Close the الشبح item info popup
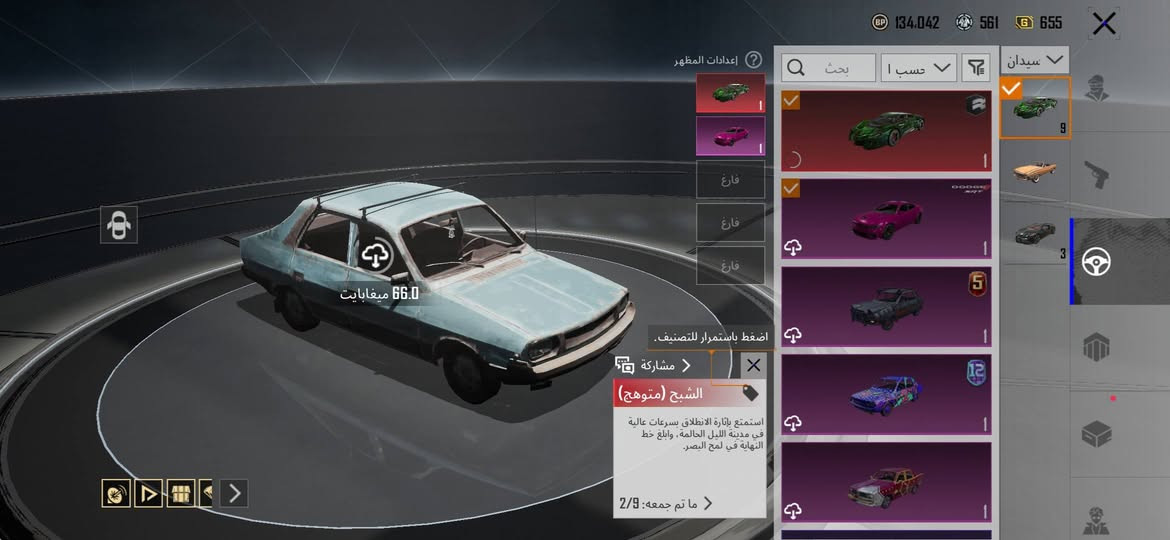The height and width of the screenshot is (540, 1170). point(753,366)
